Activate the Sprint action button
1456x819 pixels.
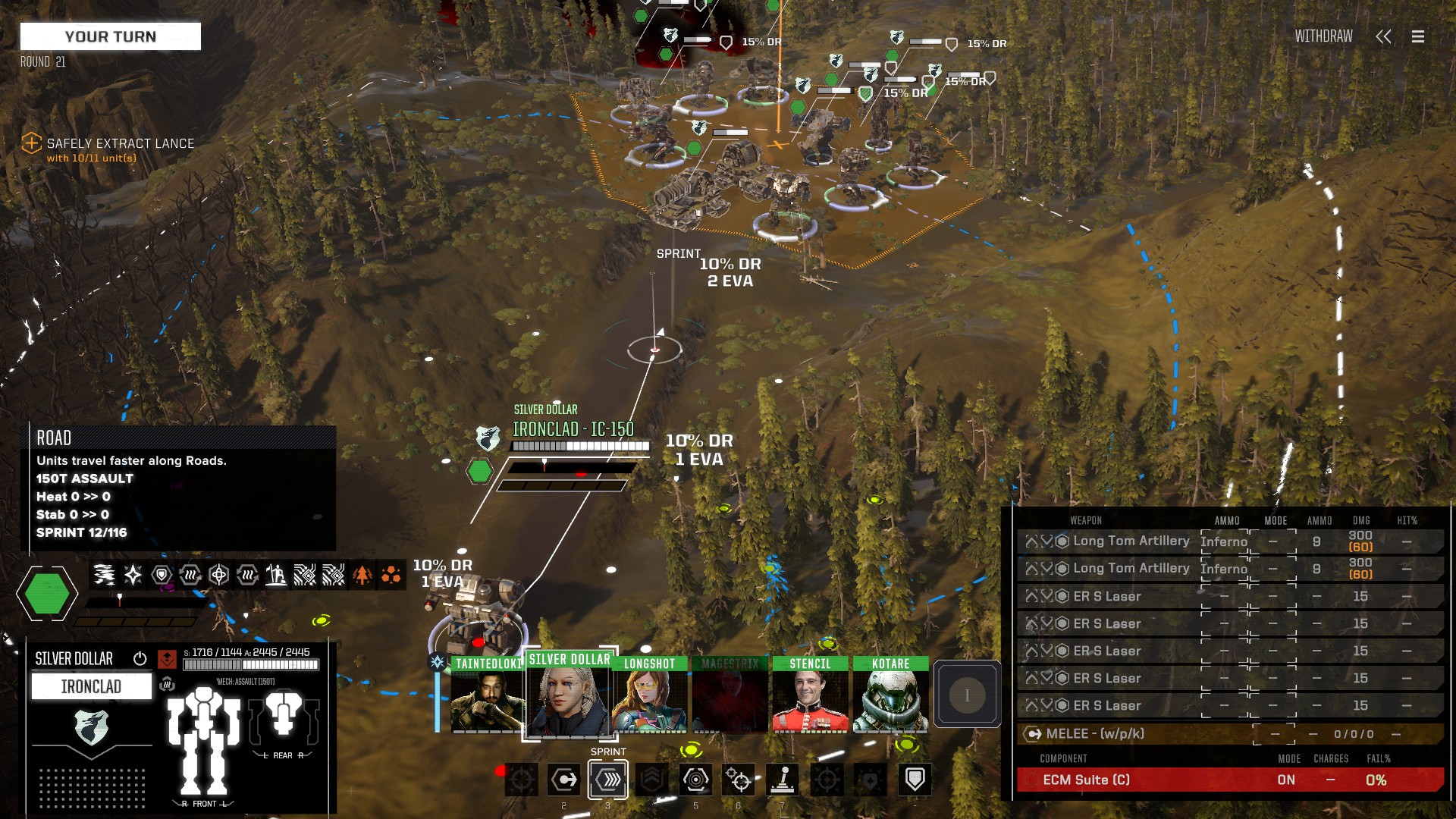[x=608, y=780]
